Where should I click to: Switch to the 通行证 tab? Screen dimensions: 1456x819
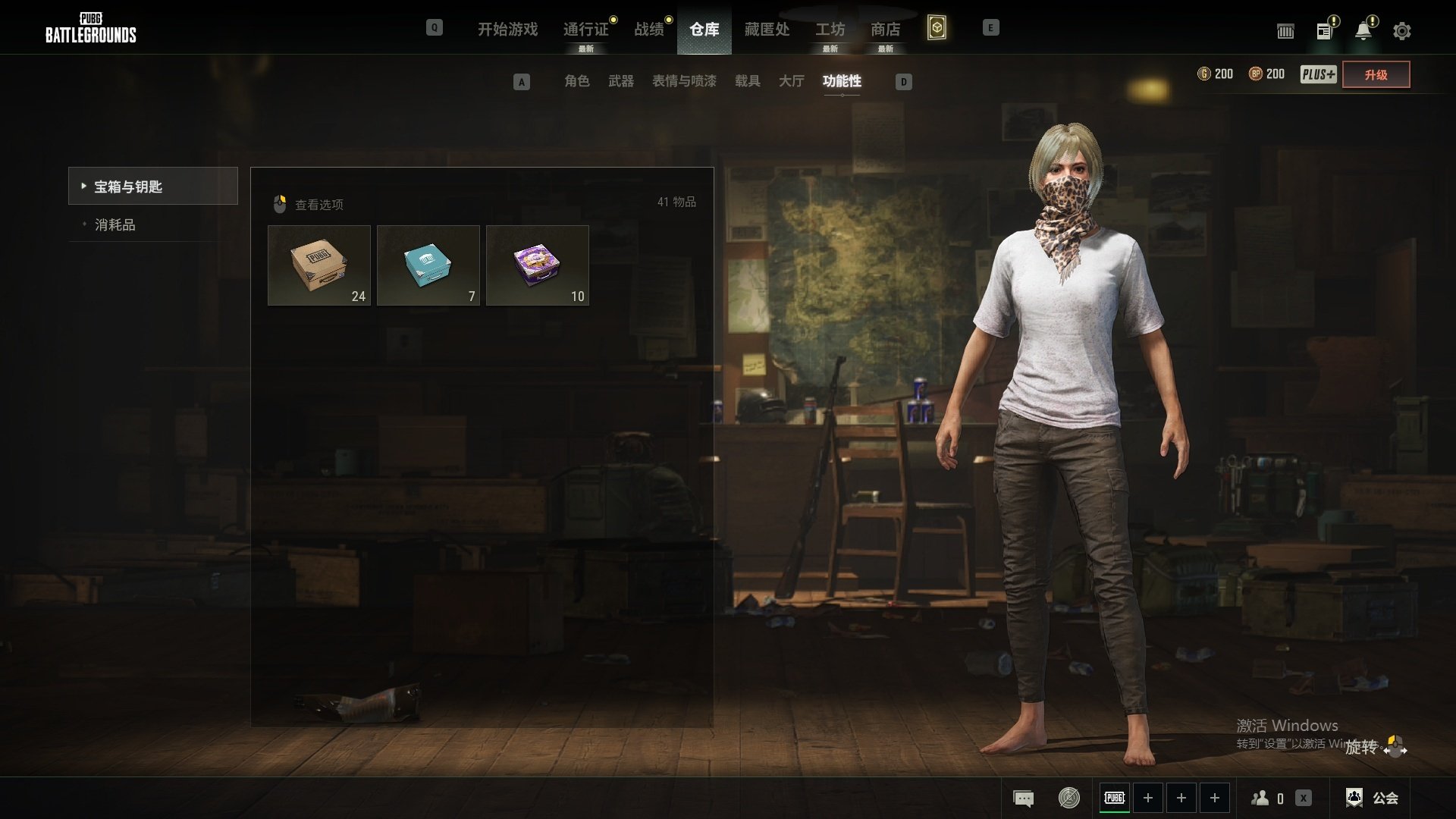(x=585, y=30)
